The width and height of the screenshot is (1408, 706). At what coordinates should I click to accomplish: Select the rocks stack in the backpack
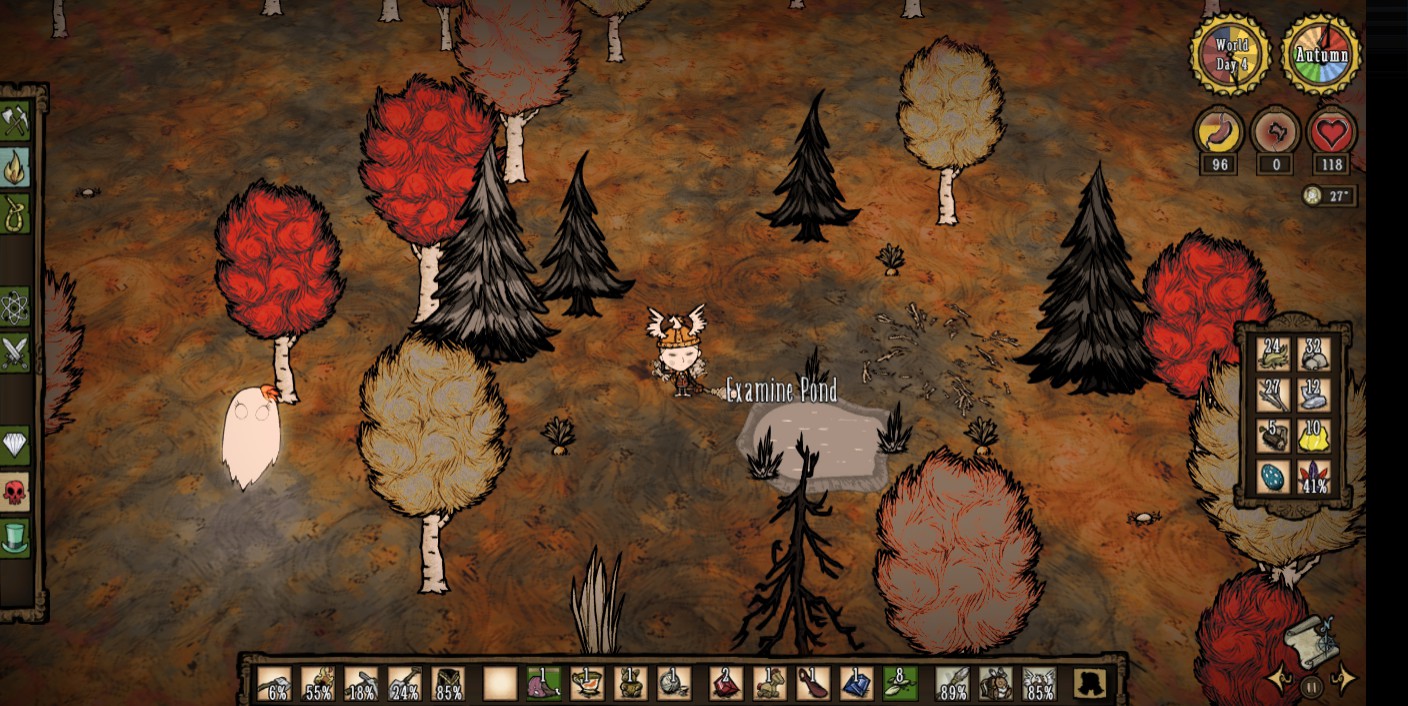(1314, 353)
